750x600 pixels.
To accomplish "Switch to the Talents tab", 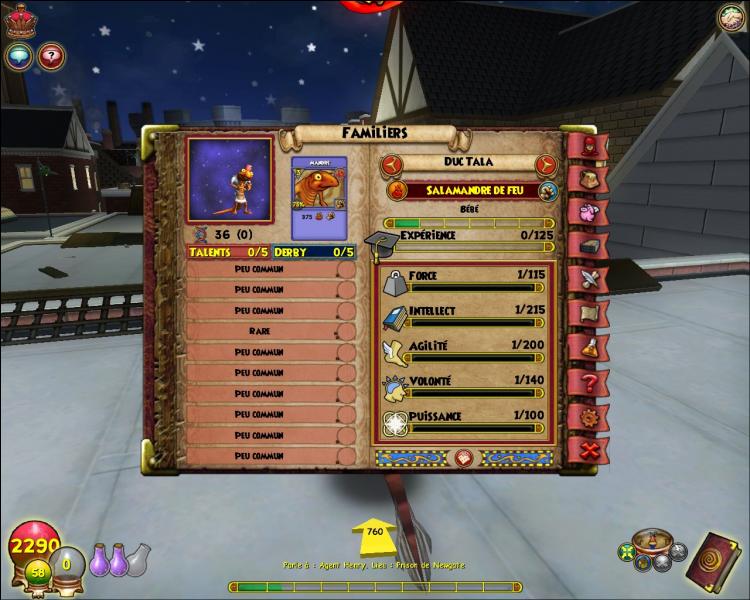I will click(x=214, y=252).
